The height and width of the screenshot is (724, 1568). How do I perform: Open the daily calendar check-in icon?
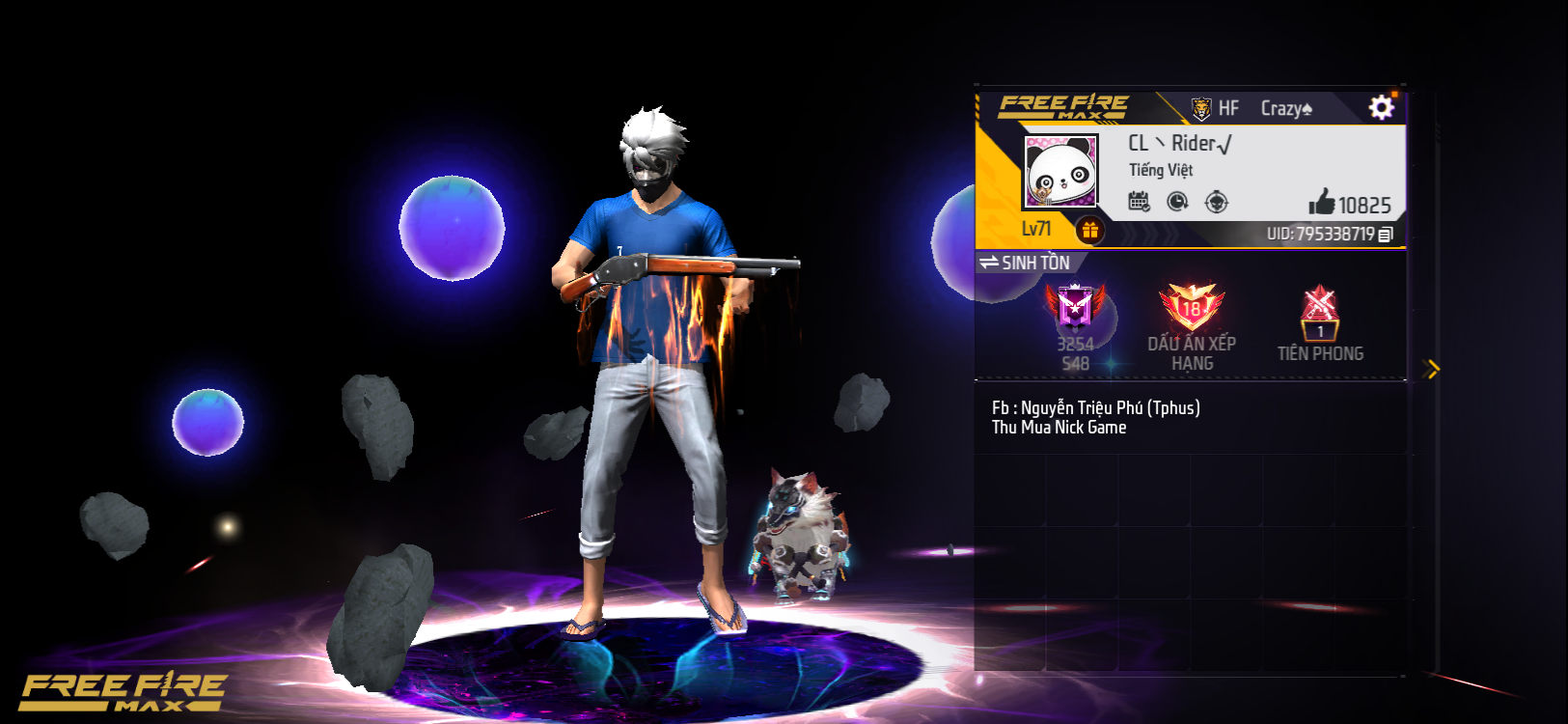[1139, 202]
